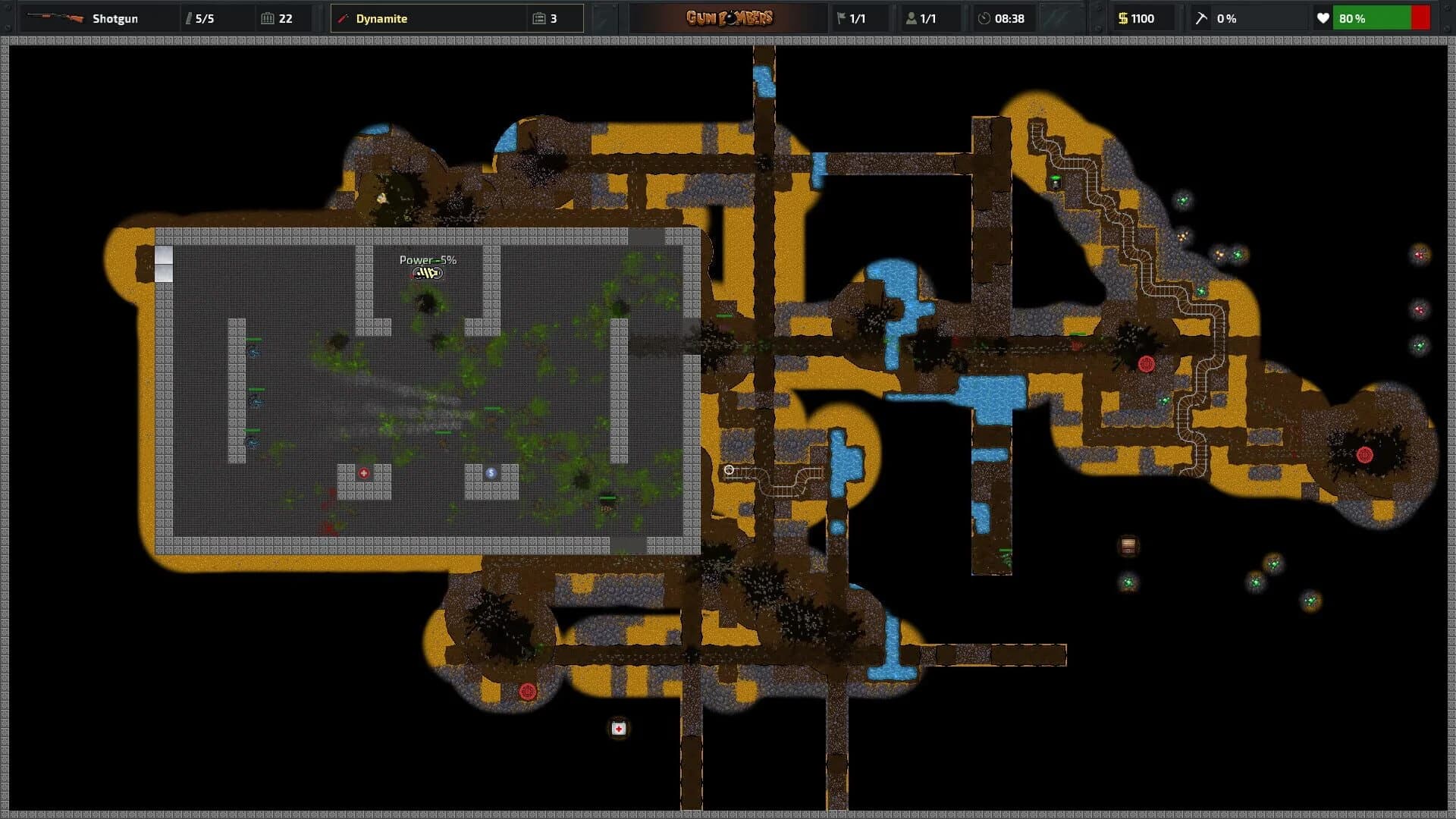Click the medkit box near the bottom tunnel

(617, 728)
